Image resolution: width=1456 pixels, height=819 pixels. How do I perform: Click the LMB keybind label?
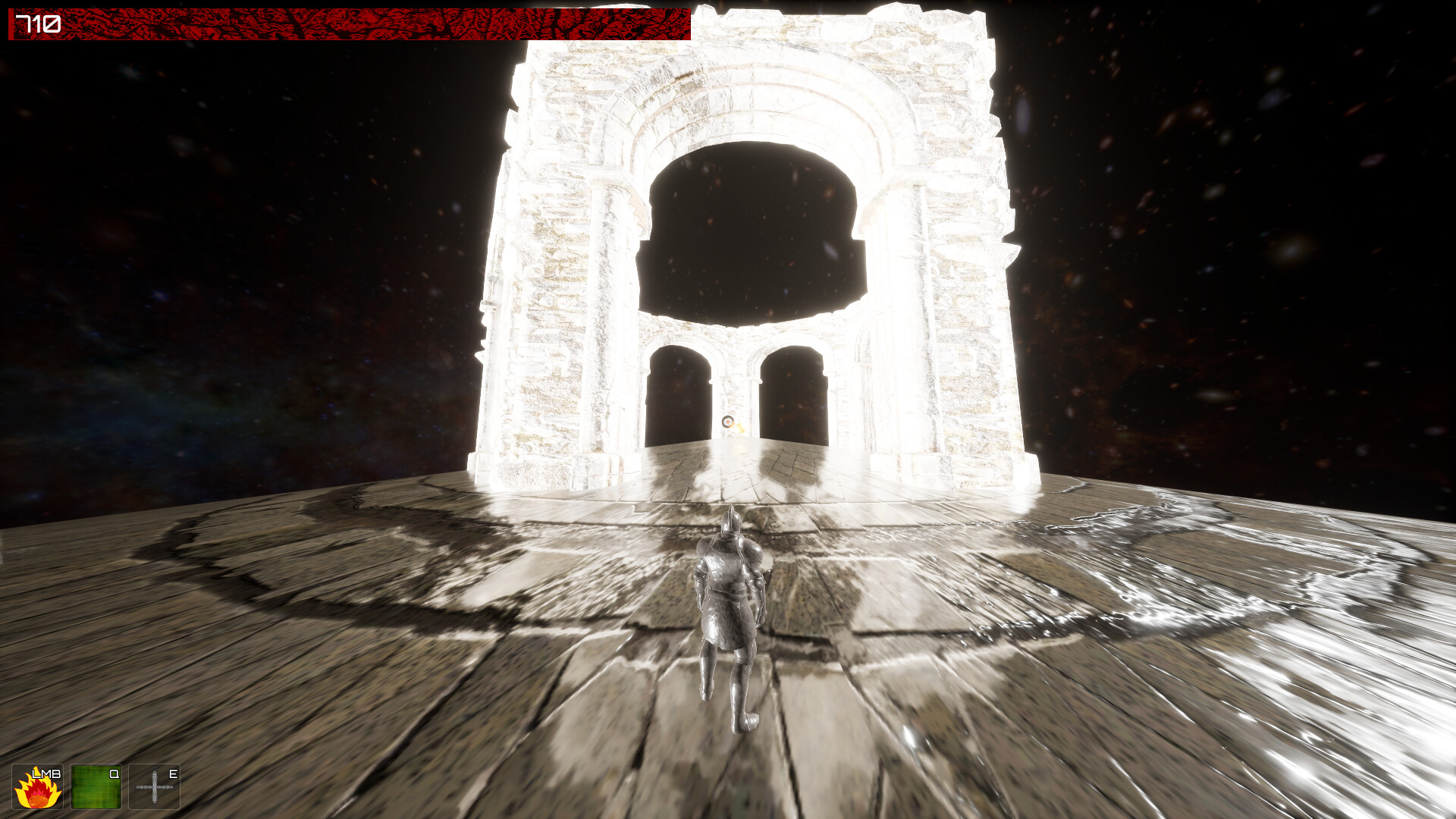click(x=47, y=774)
